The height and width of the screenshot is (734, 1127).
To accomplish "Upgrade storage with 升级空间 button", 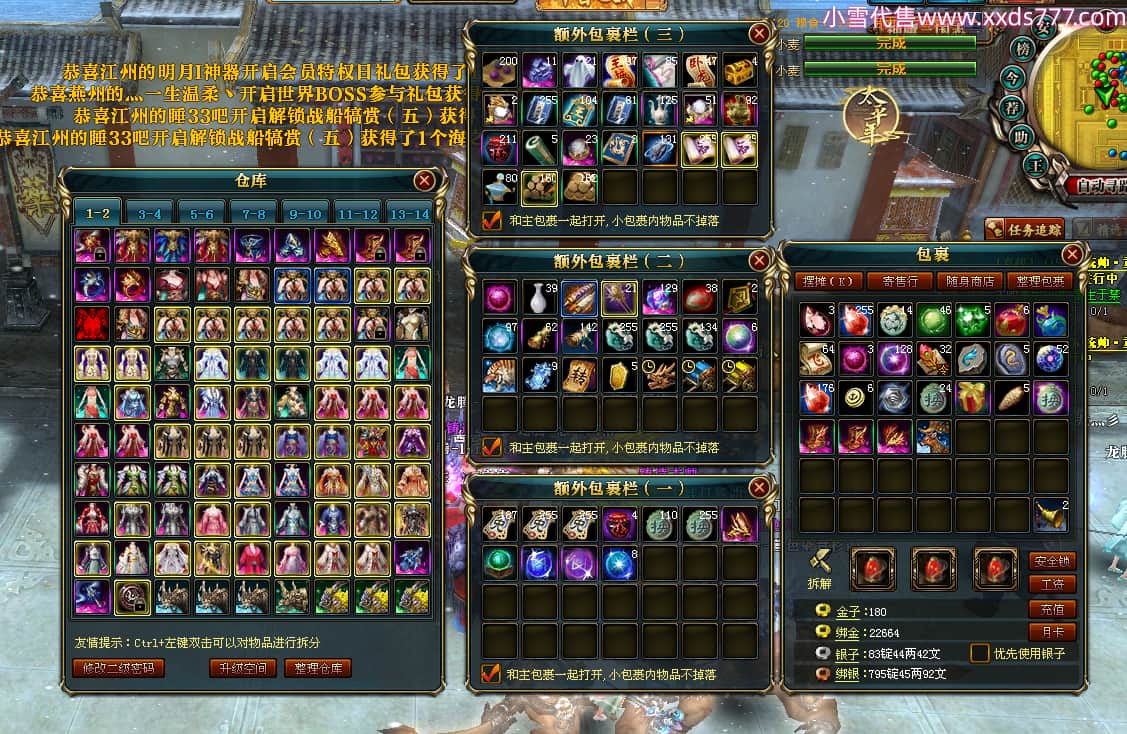I will [242, 668].
